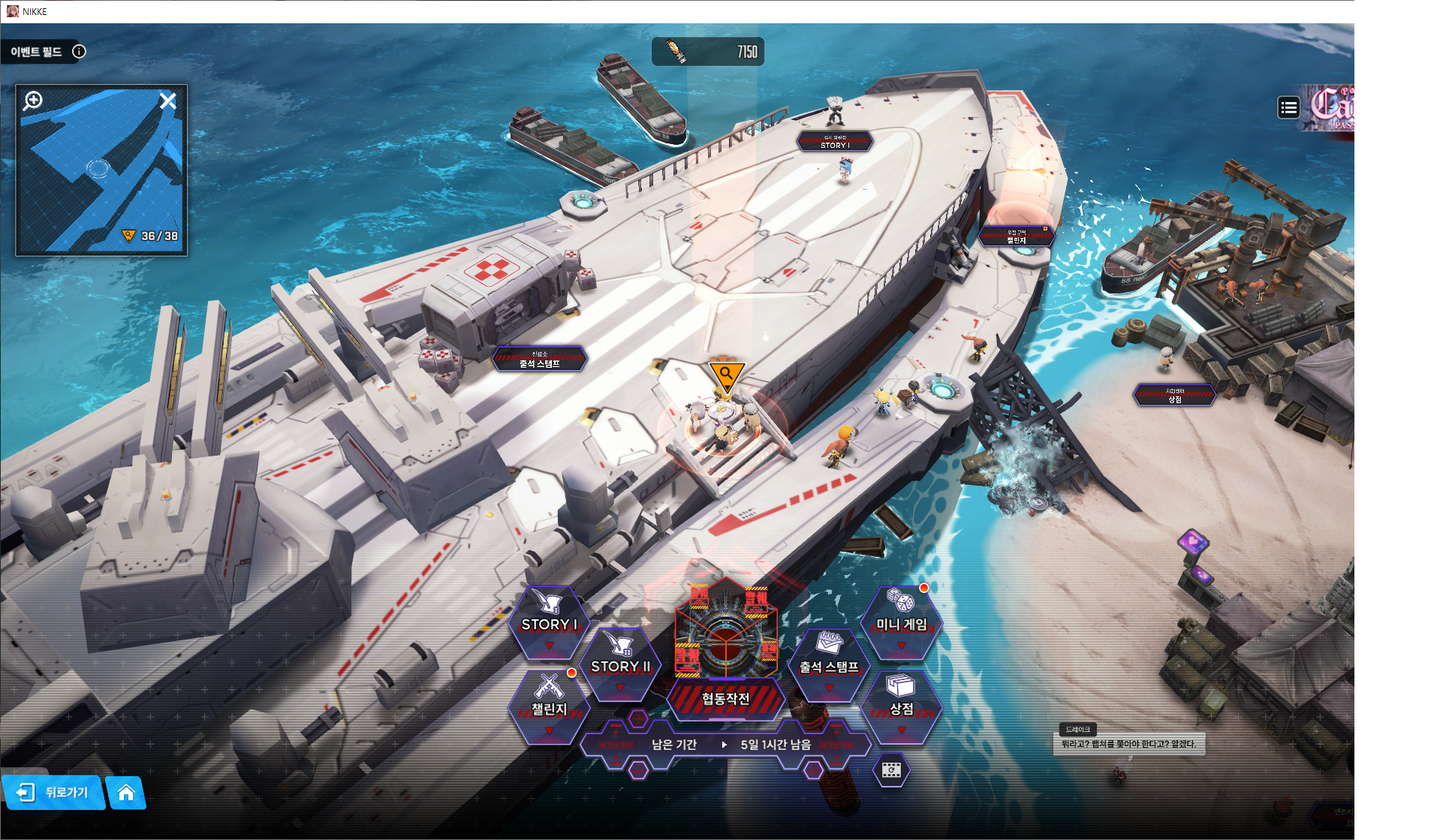This screenshot has width=1452, height=840.
Task: Select the yellow magnifier search marker on deck
Action: (x=726, y=375)
